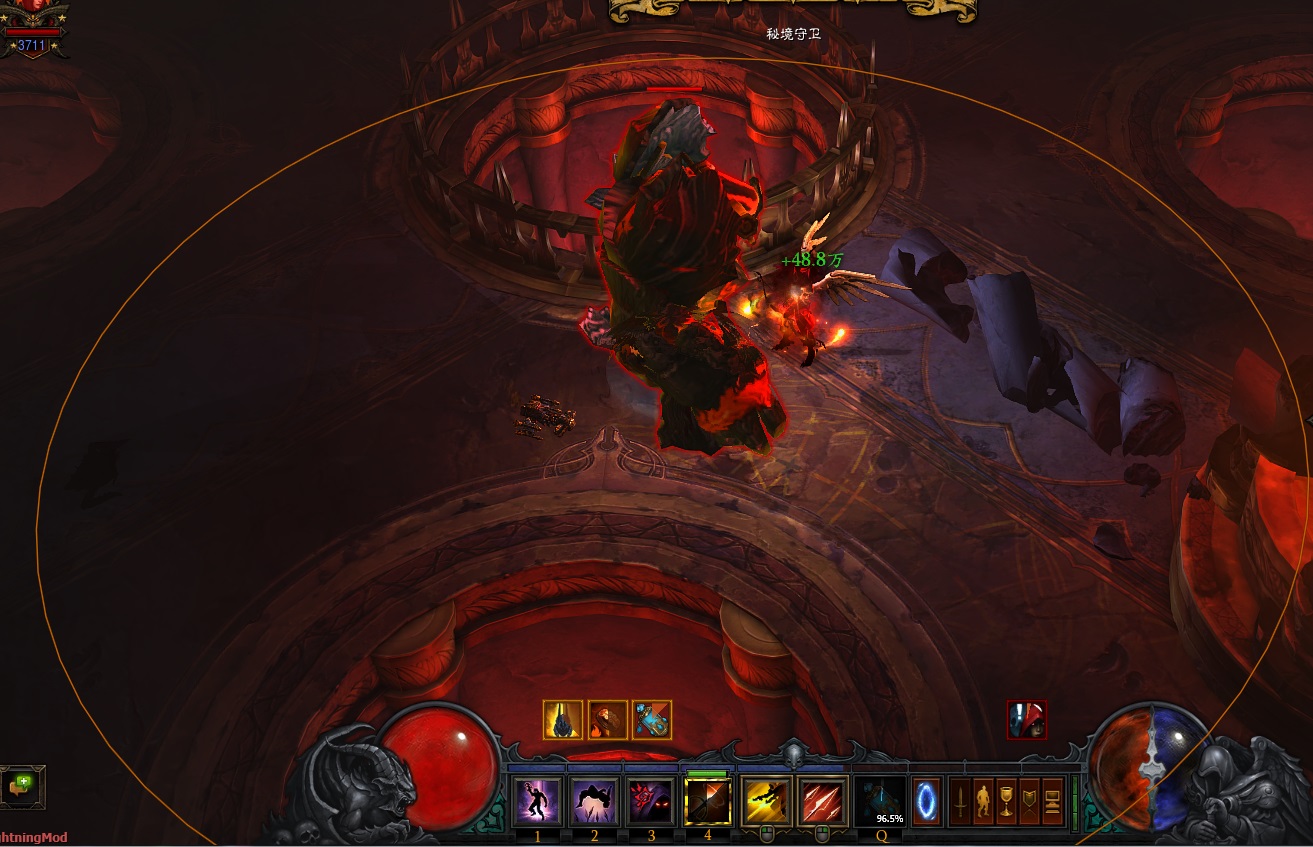The height and width of the screenshot is (847, 1313).
Task: Activate the purple glowing figure skill in slot 1
Action: tap(537, 801)
